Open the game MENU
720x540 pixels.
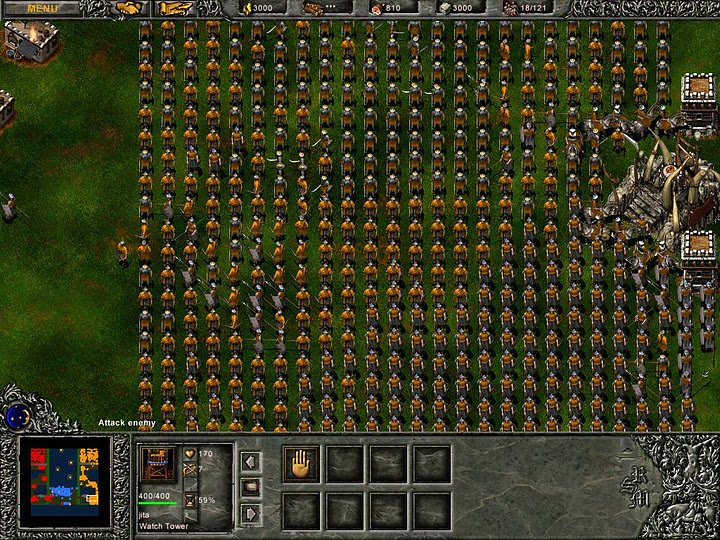(42, 8)
